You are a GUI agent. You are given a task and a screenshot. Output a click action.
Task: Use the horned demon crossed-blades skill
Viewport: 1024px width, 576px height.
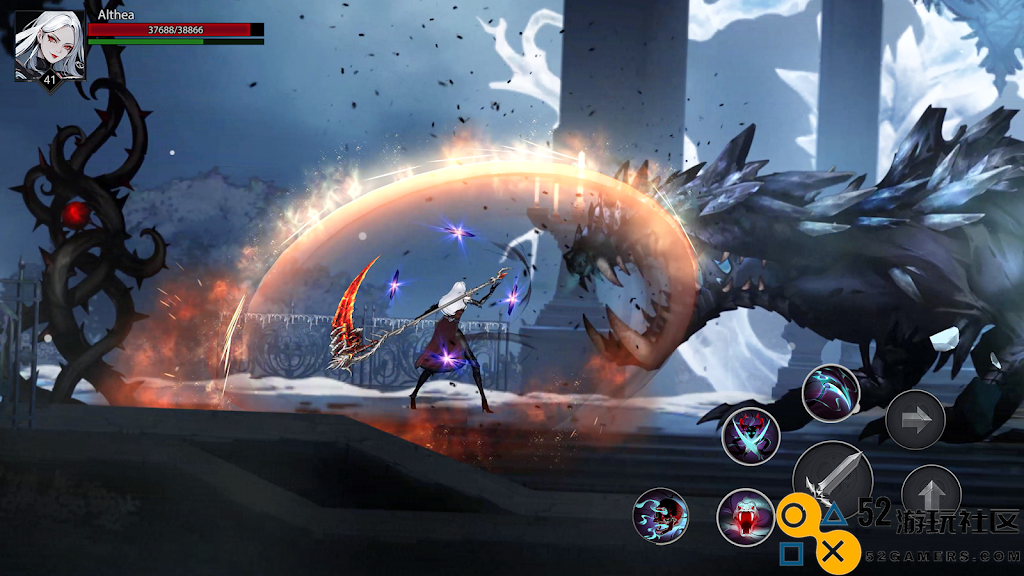click(x=751, y=436)
